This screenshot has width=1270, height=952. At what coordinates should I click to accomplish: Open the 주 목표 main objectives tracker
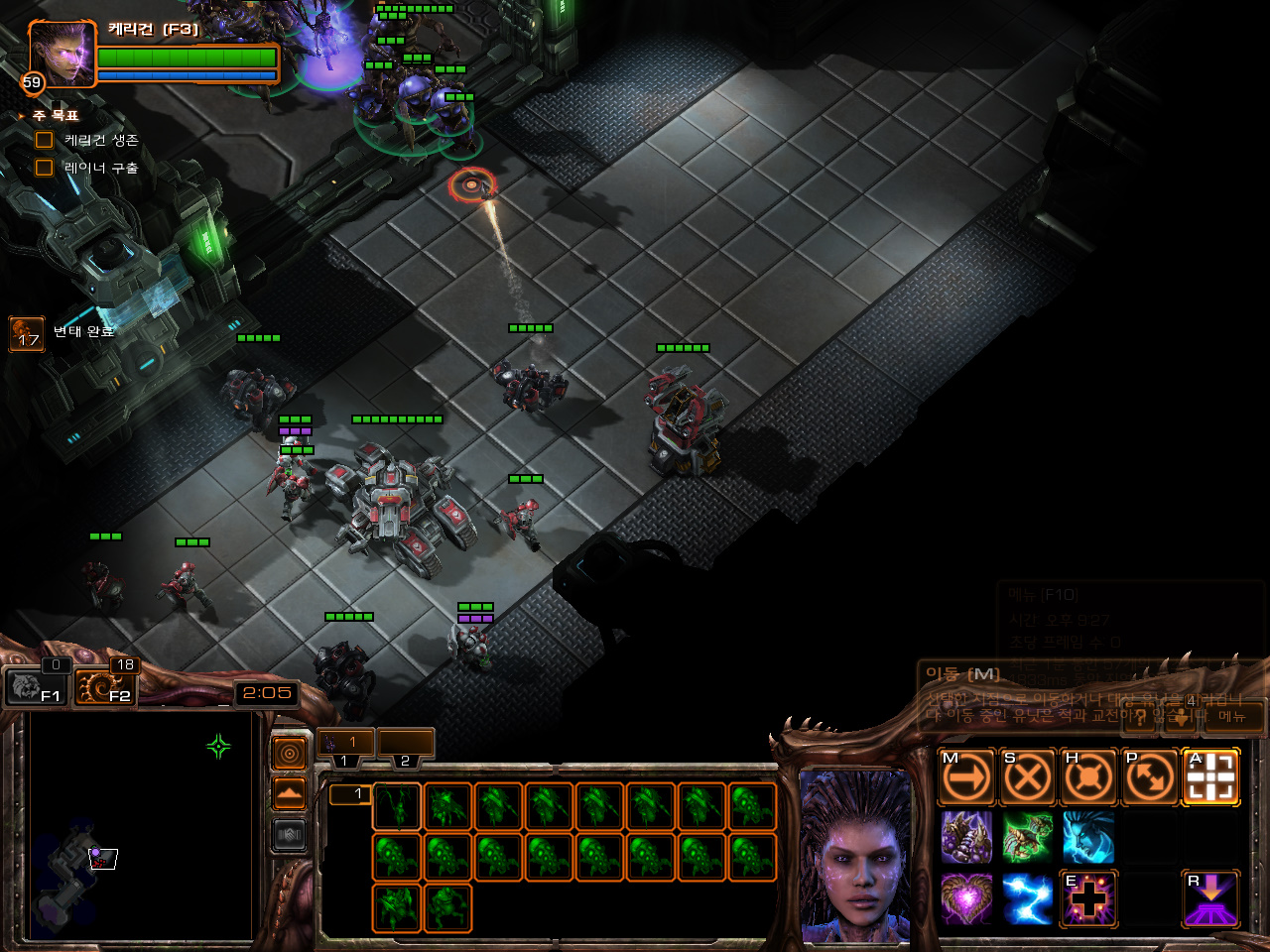coord(55,116)
